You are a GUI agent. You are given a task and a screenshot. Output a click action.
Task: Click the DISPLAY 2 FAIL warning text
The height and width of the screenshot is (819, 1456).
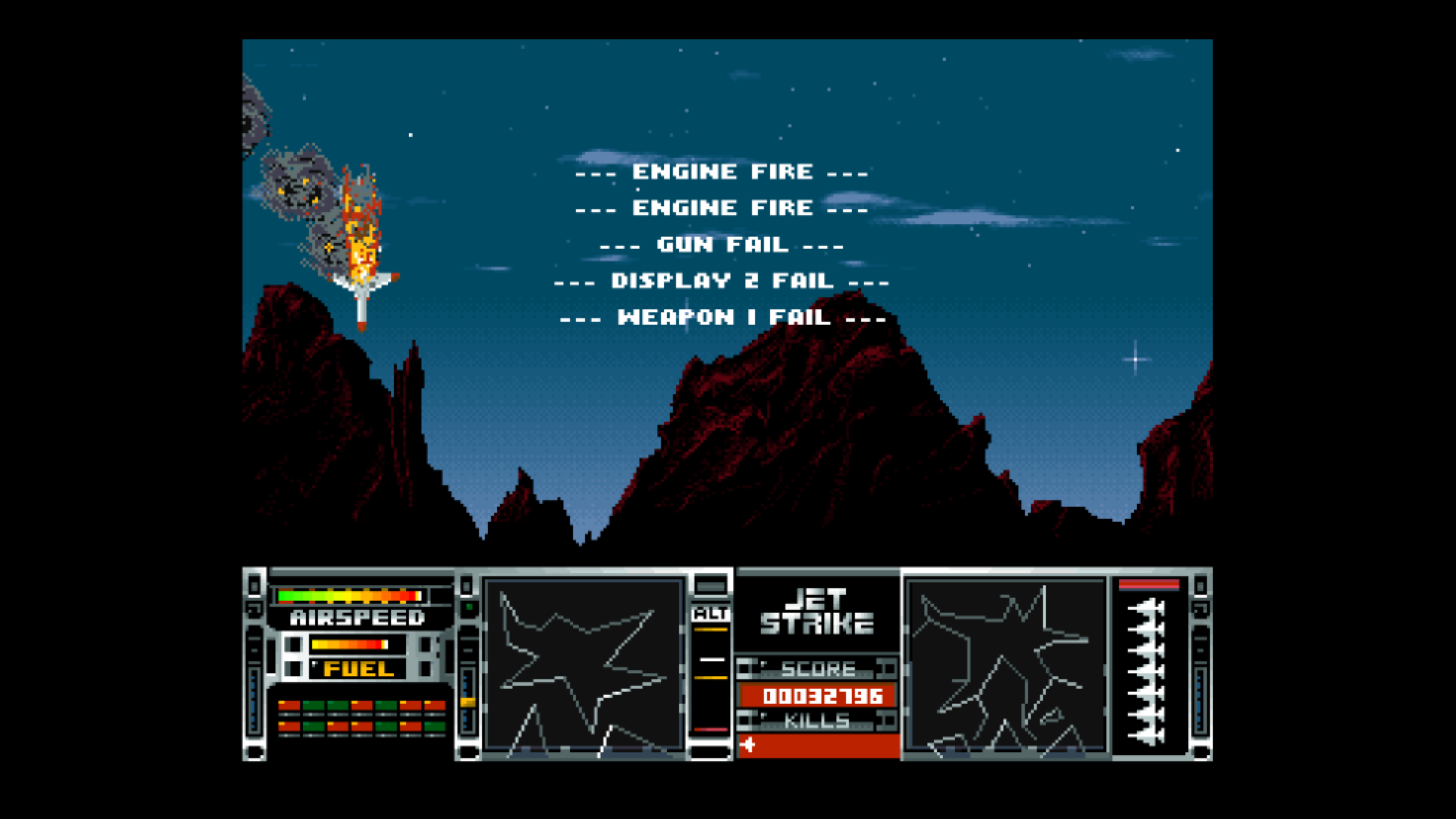(x=722, y=281)
